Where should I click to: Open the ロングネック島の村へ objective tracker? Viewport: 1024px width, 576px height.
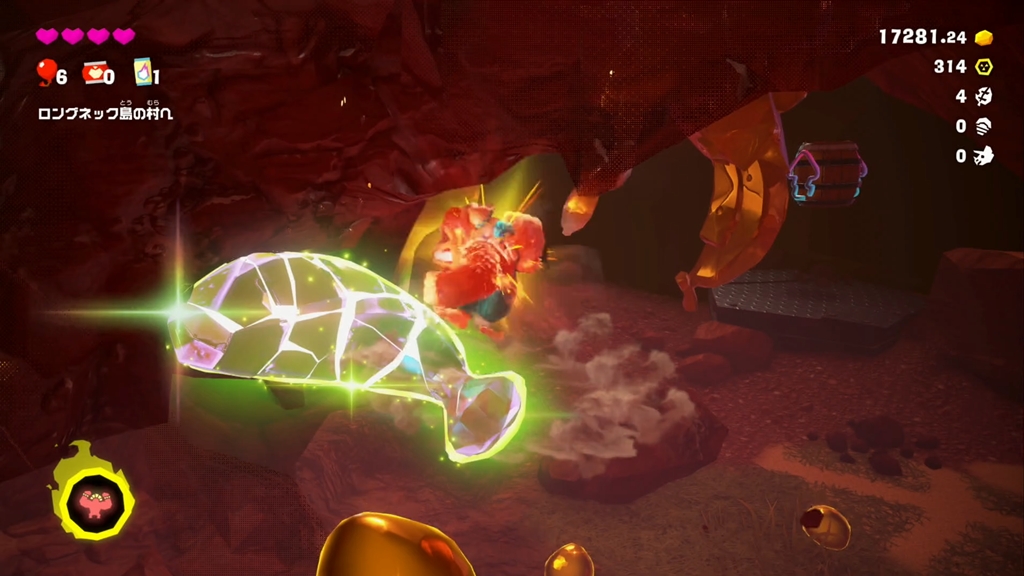105,113
